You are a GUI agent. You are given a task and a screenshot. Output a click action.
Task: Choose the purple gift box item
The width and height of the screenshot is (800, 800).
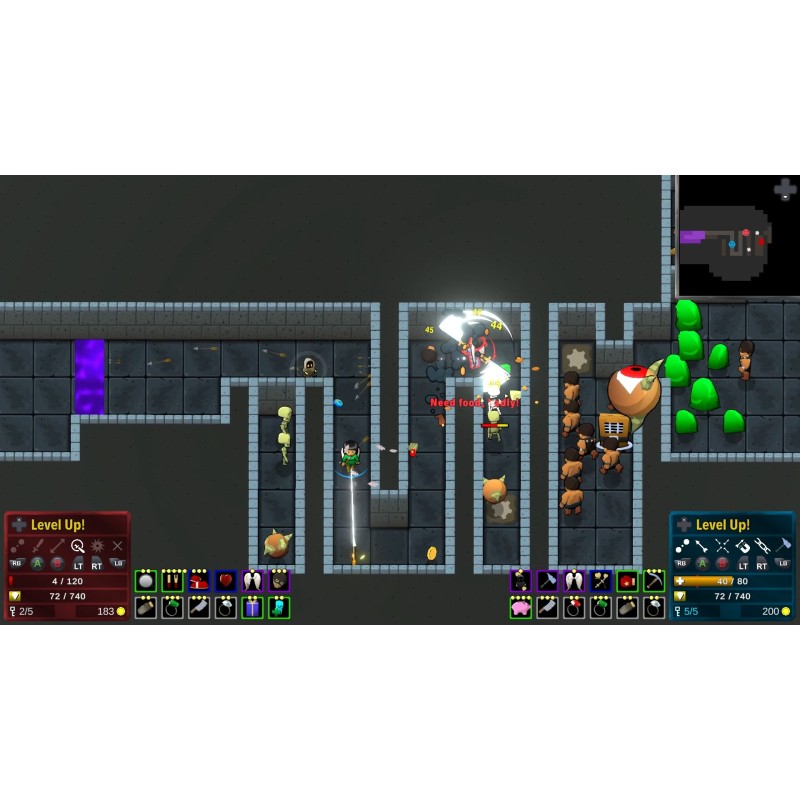252,608
